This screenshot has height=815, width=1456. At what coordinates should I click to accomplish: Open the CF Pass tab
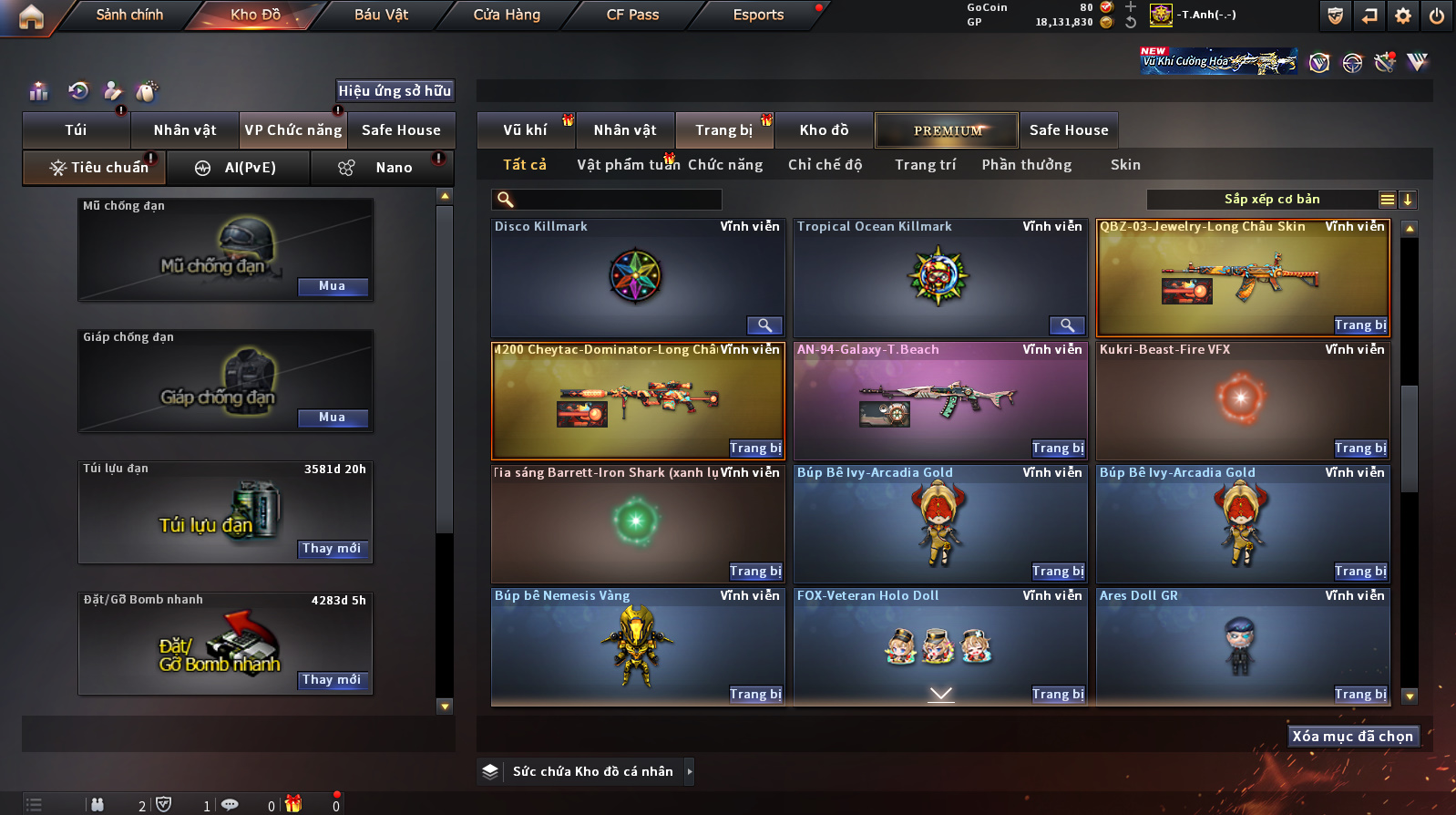pos(632,15)
